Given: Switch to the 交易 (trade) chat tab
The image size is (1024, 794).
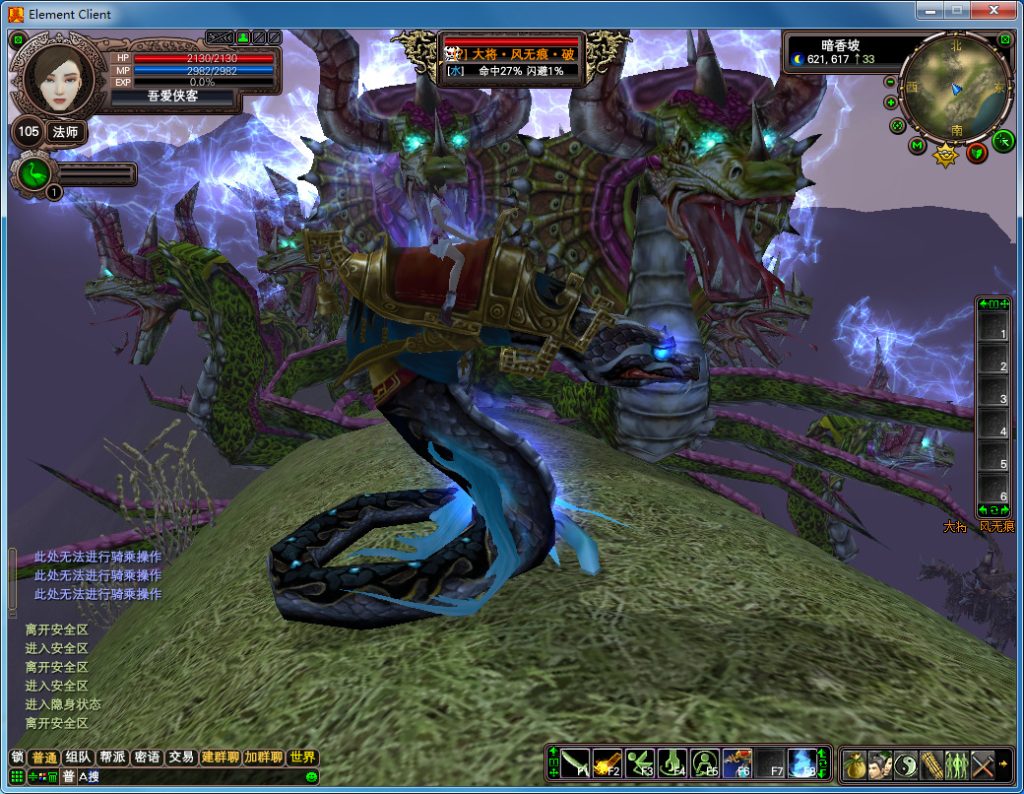Looking at the screenshot, I should (x=181, y=757).
